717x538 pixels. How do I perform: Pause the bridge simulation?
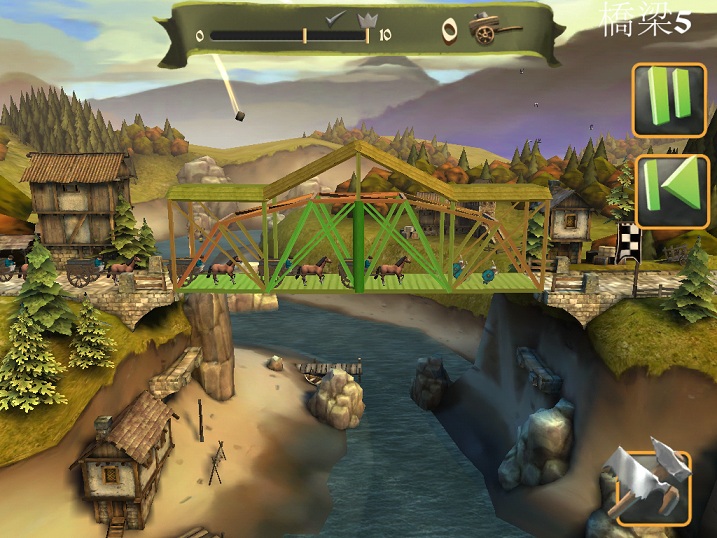pyautogui.click(x=670, y=99)
